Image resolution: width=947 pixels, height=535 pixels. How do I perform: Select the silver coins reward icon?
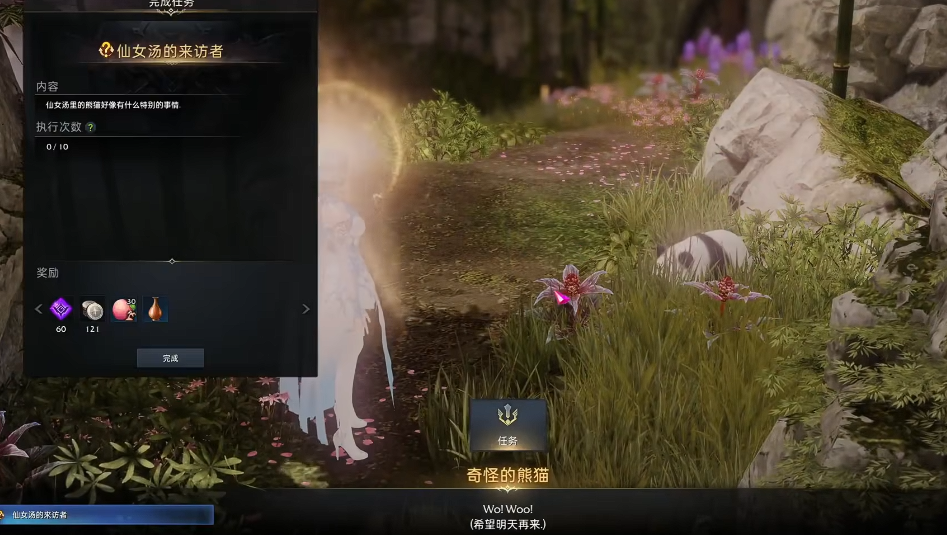tap(92, 309)
